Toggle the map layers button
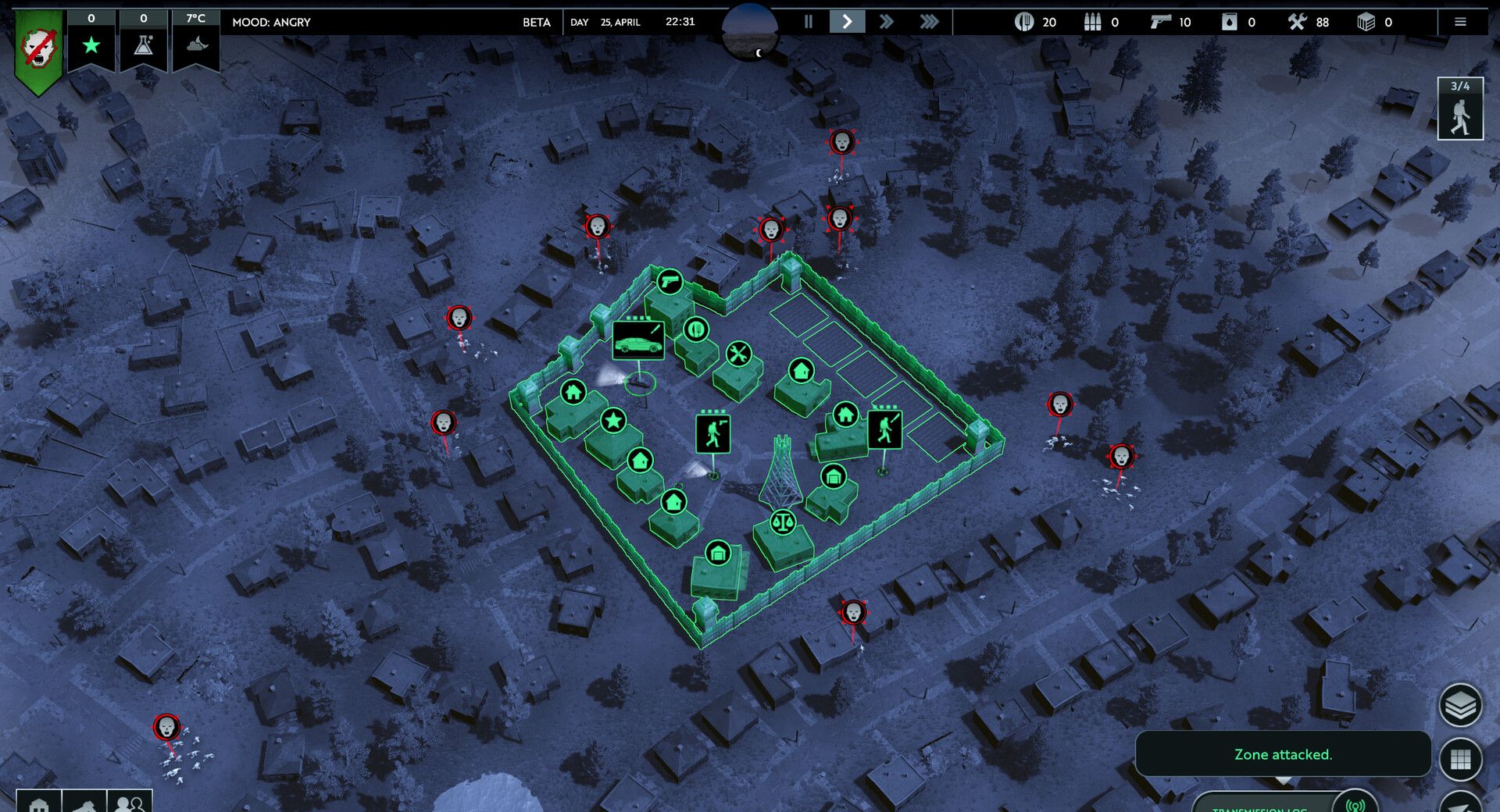Viewport: 1500px width, 812px height. pyautogui.click(x=1459, y=706)
